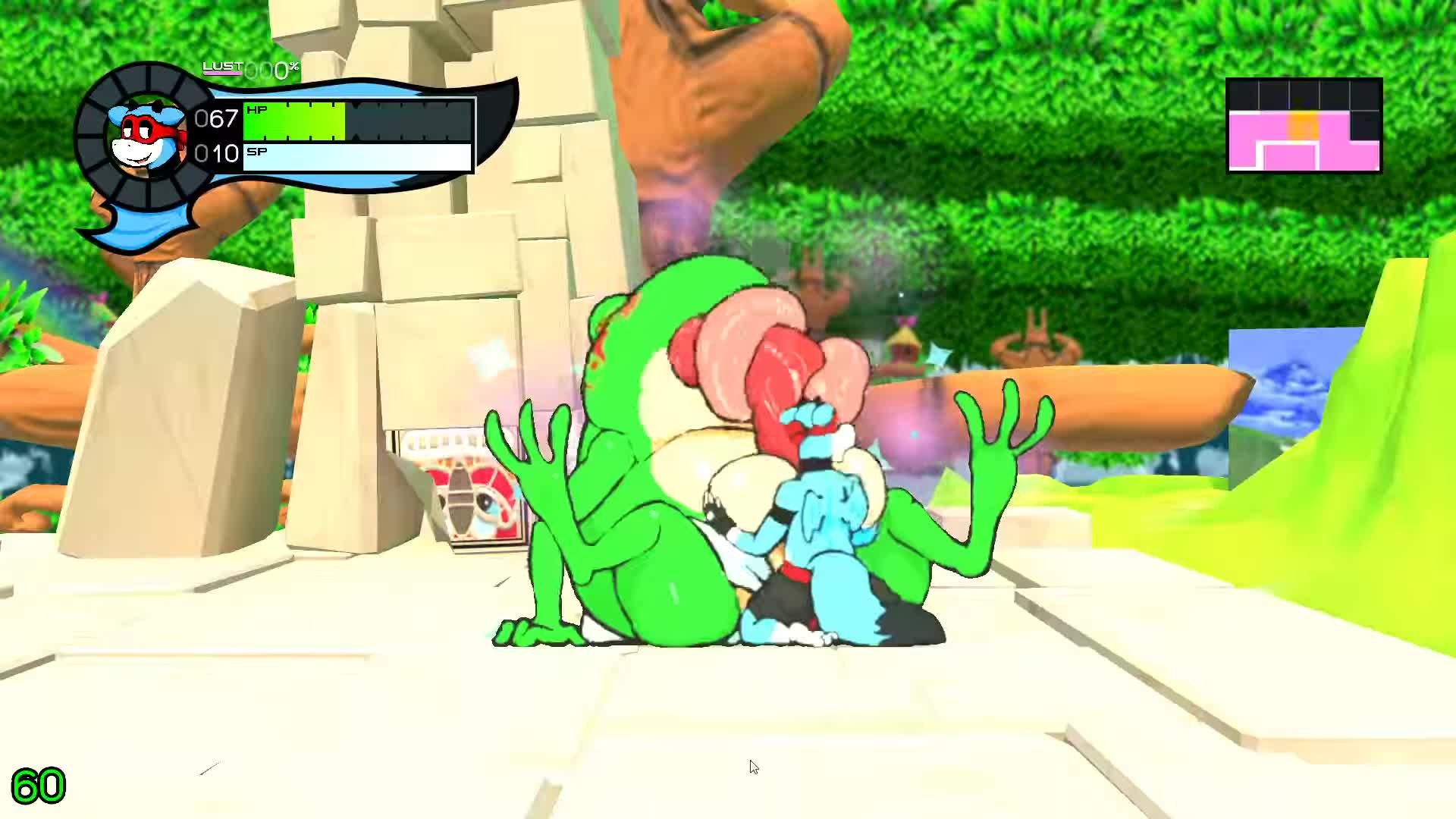Click the orange room marker on the minimap
This screenshot has width=1456, height=819.
[x=1304, y=126]
